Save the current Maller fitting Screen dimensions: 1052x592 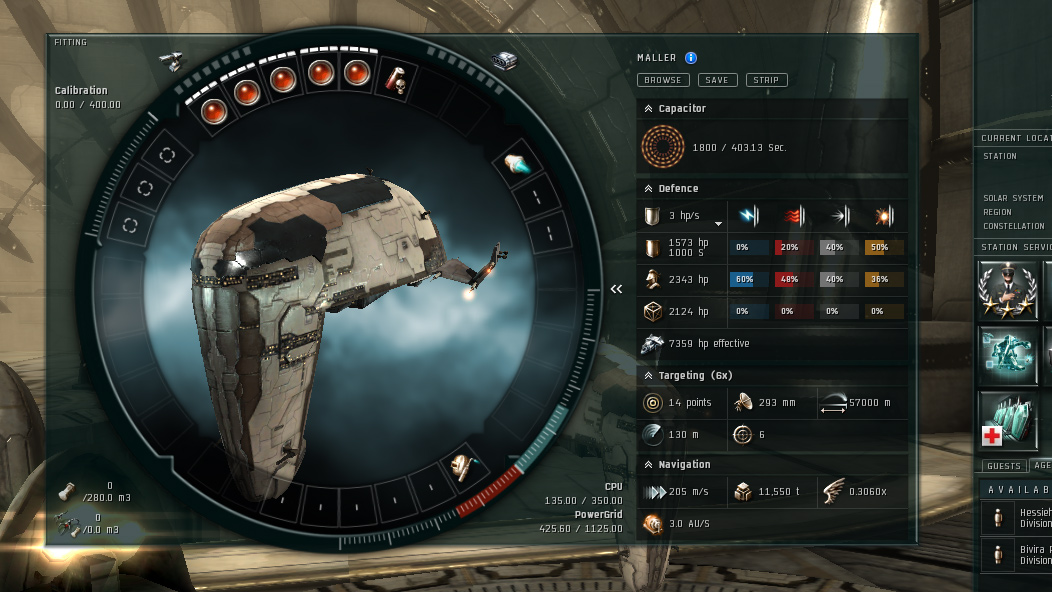(716, 80)
